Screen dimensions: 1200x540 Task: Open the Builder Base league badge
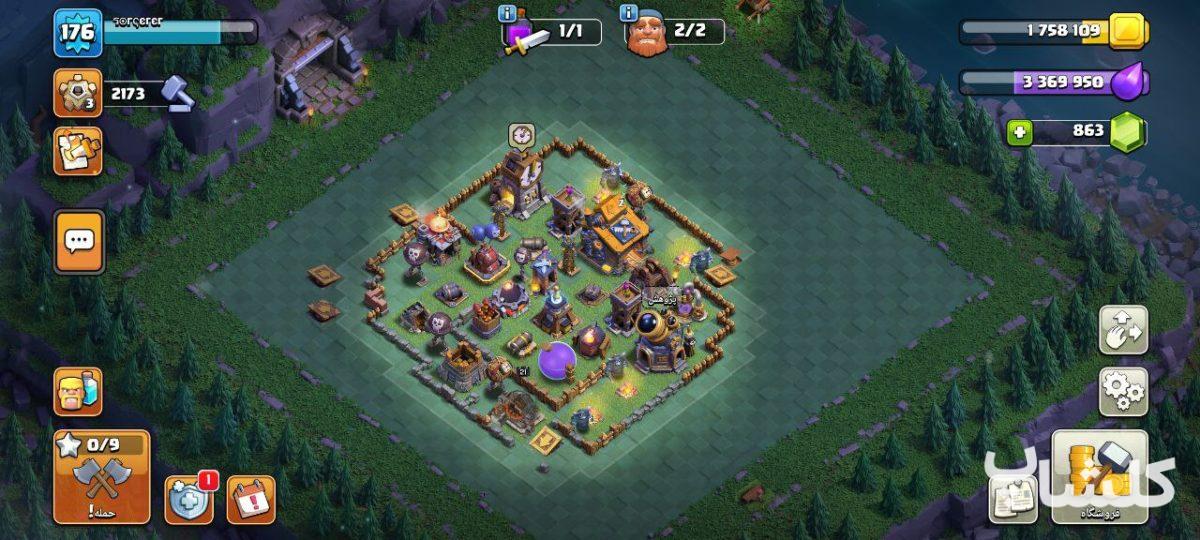coord(77,94)
